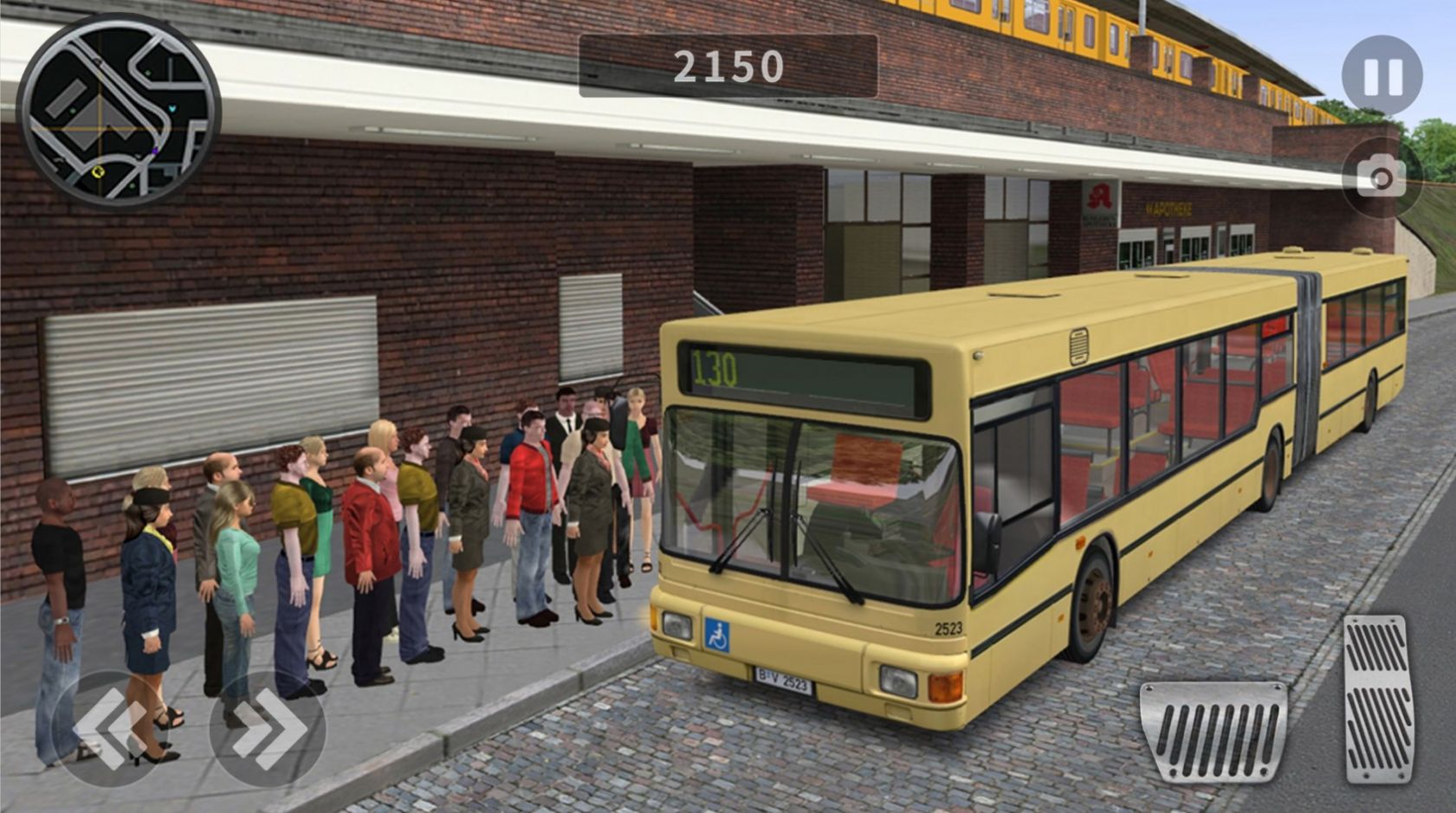Open the circular minimap

pyautogui.click(x=119, y=110)
